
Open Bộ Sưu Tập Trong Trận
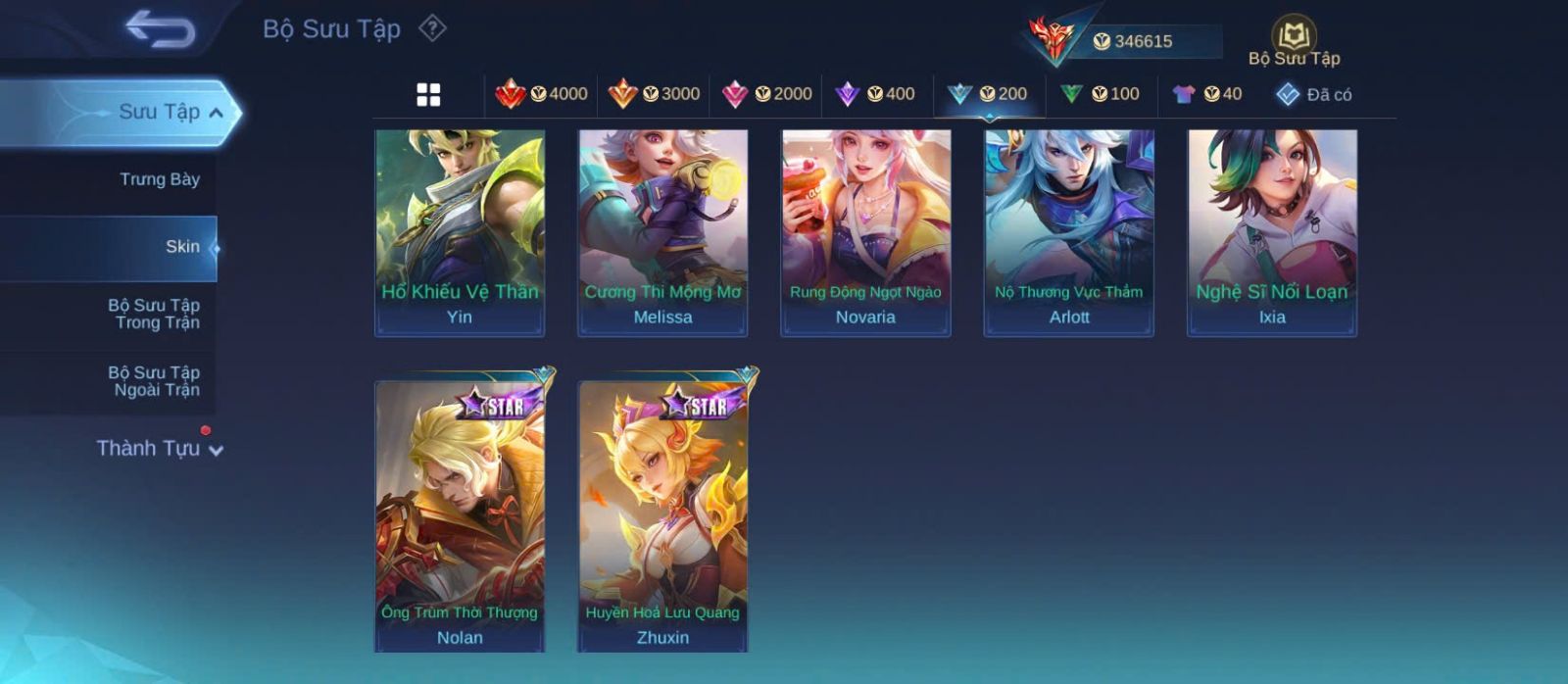point(154,314)
